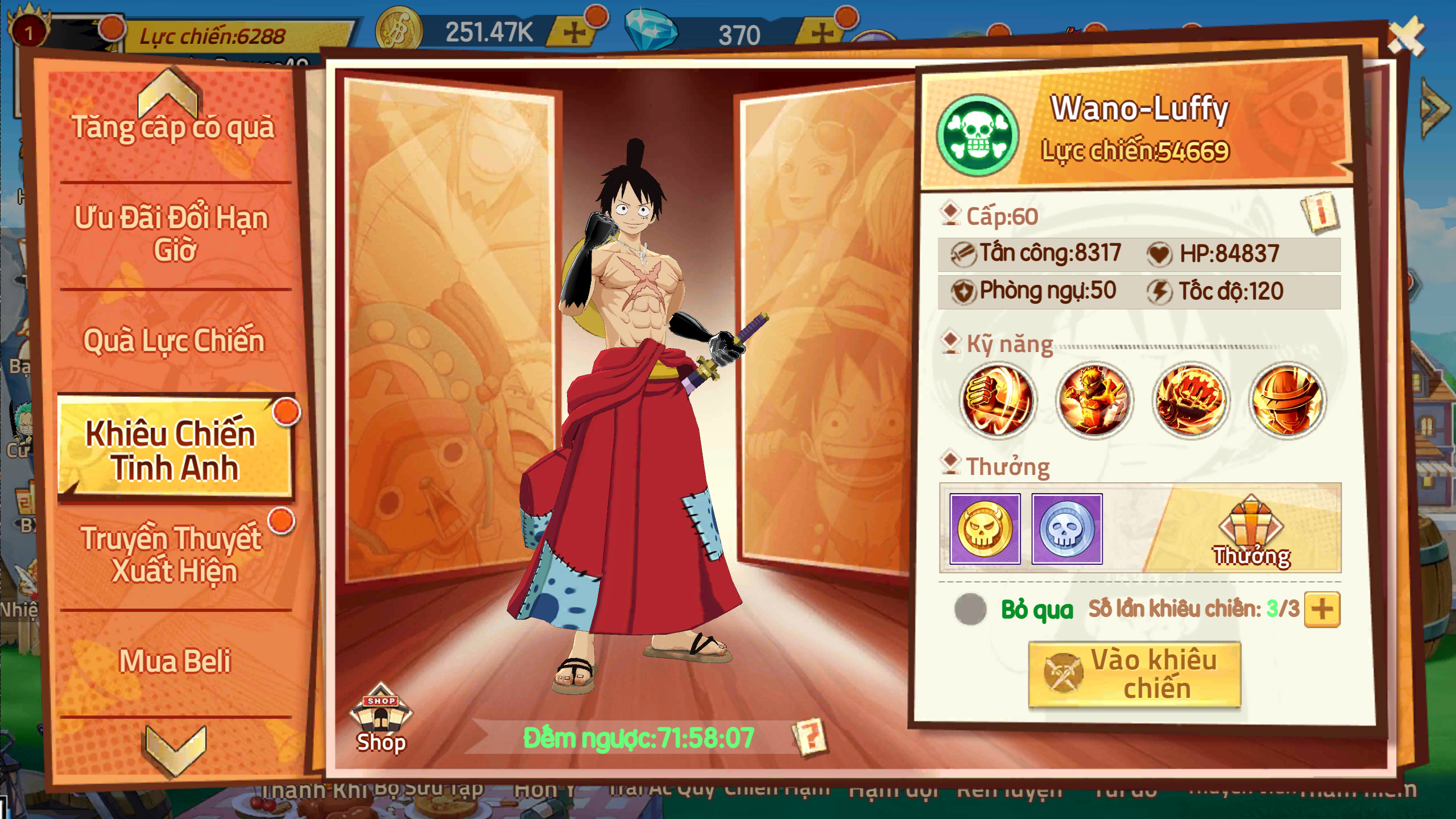Add Beli coins with the plus button
The height and width of the screenshot is (819, 1456).
[574, 32]
